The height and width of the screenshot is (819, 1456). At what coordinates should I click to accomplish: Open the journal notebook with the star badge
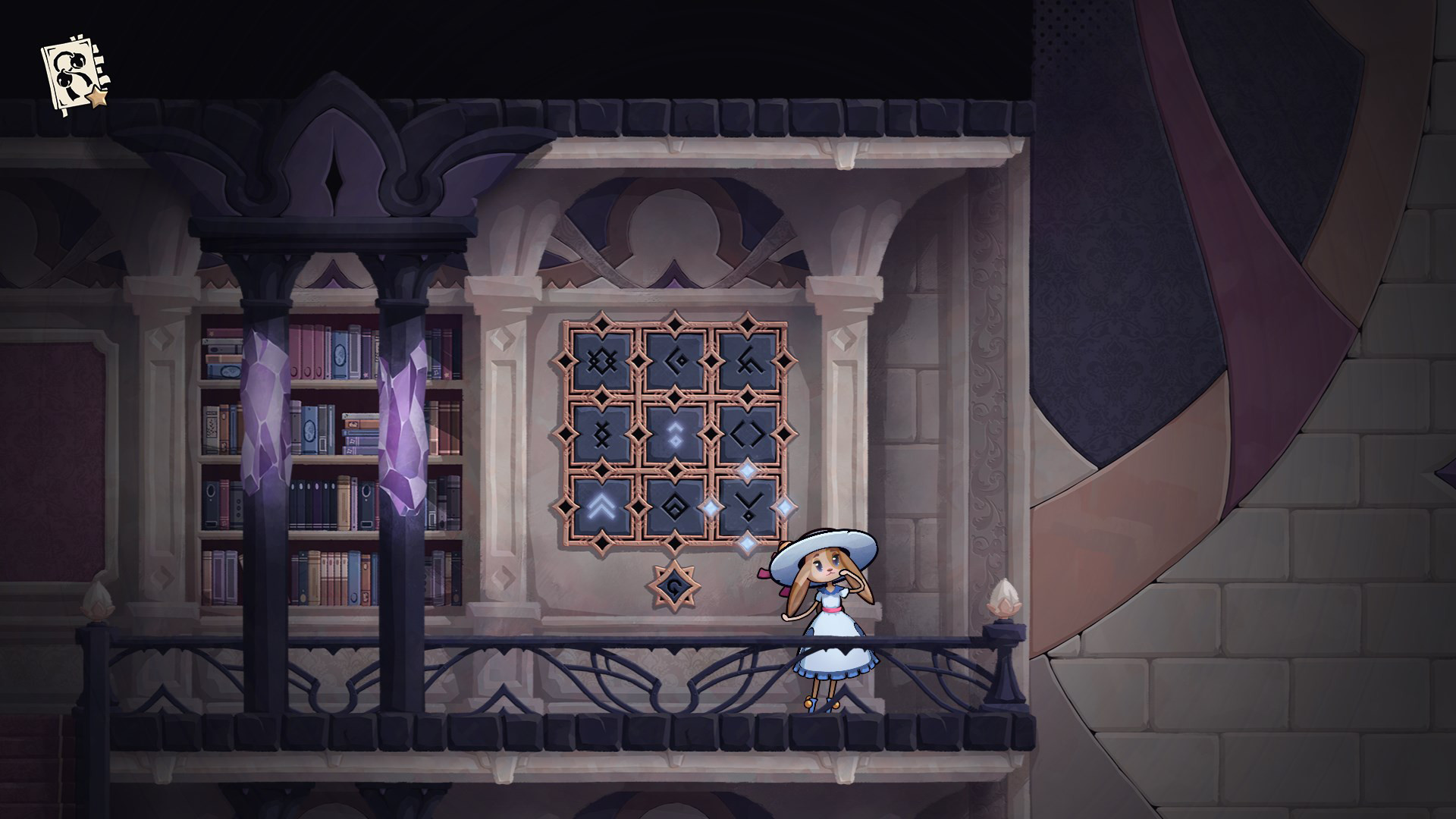point(72,72)
